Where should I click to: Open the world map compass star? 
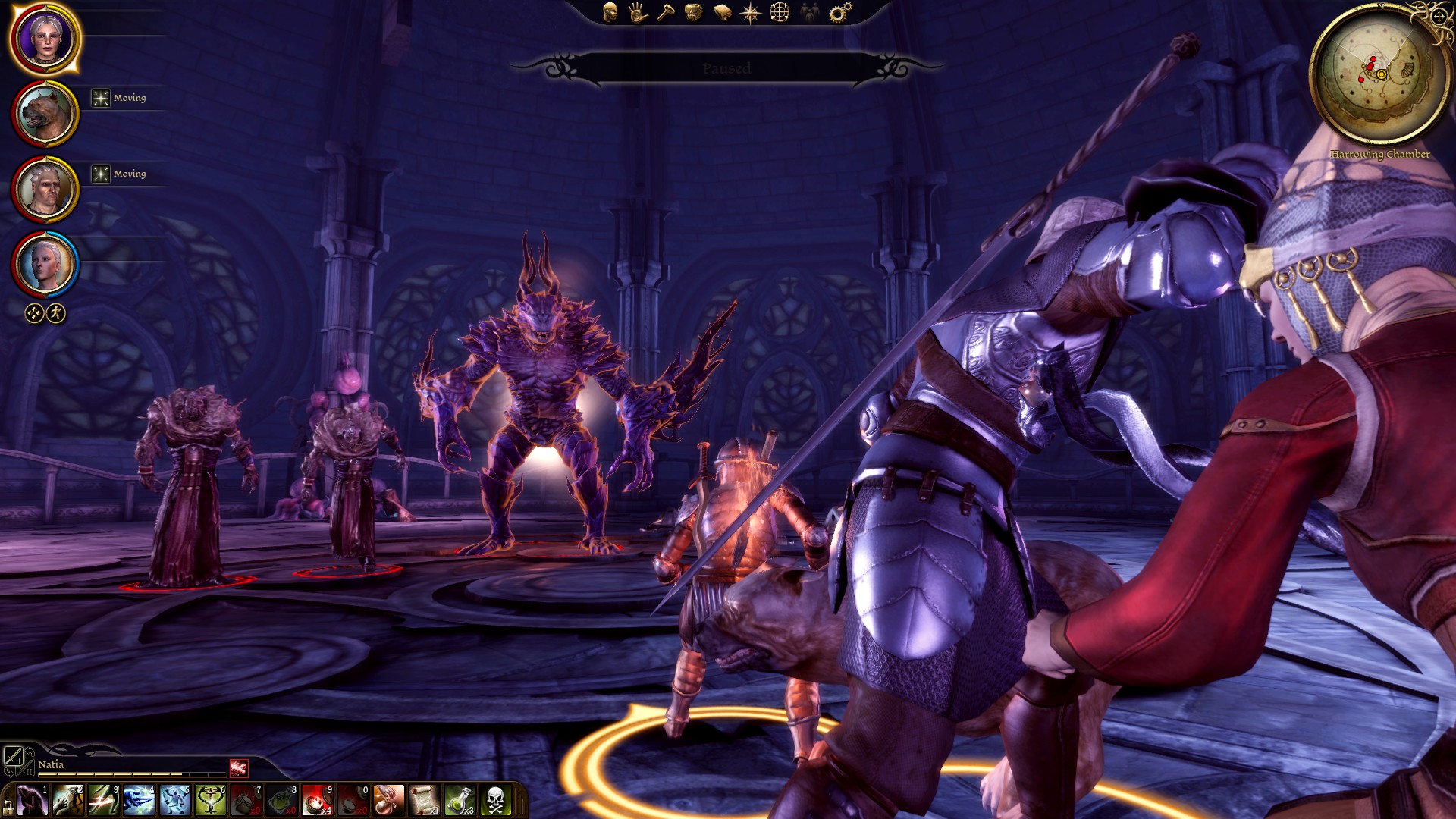[751, 12]
